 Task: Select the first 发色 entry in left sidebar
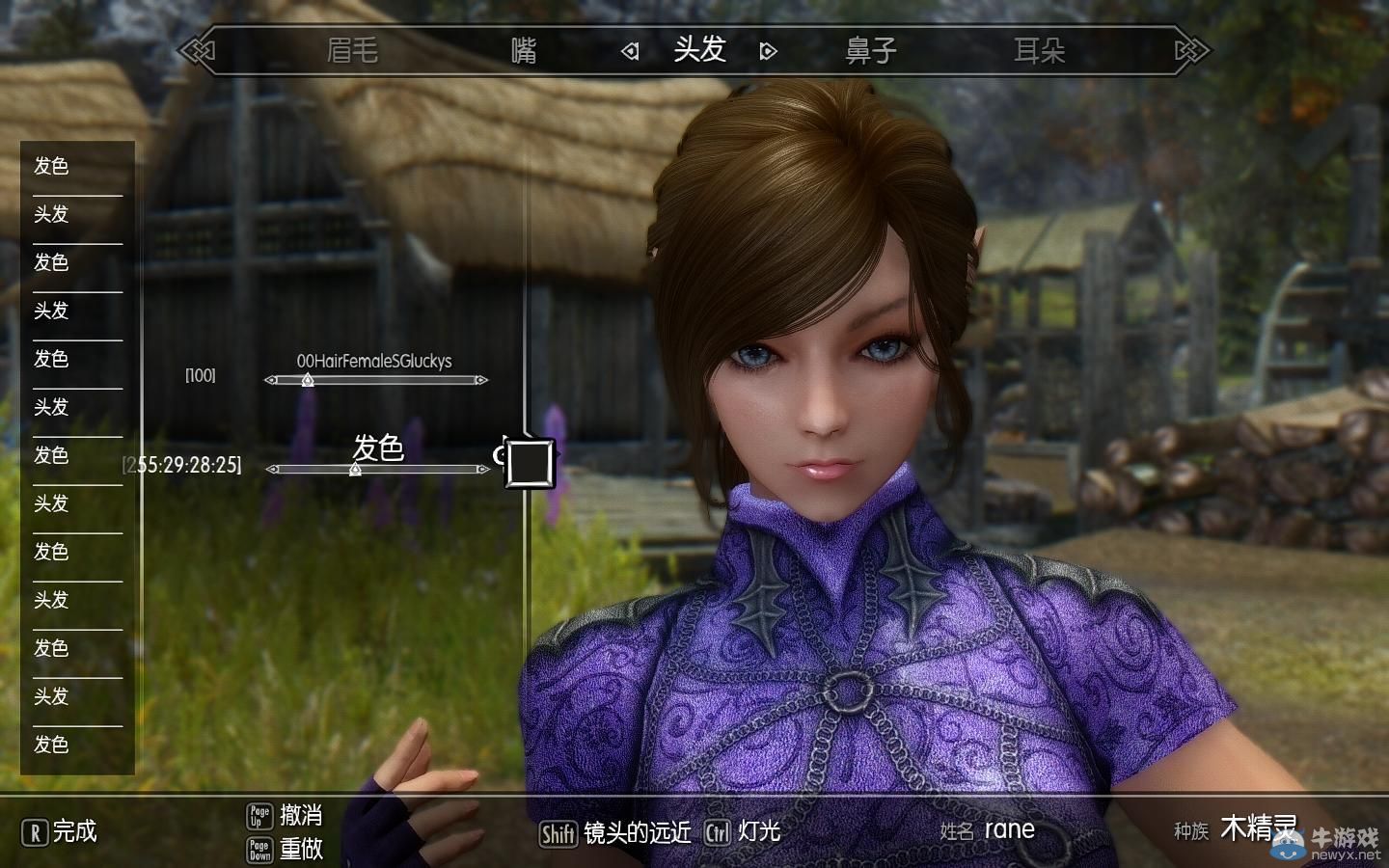(51, 166)
